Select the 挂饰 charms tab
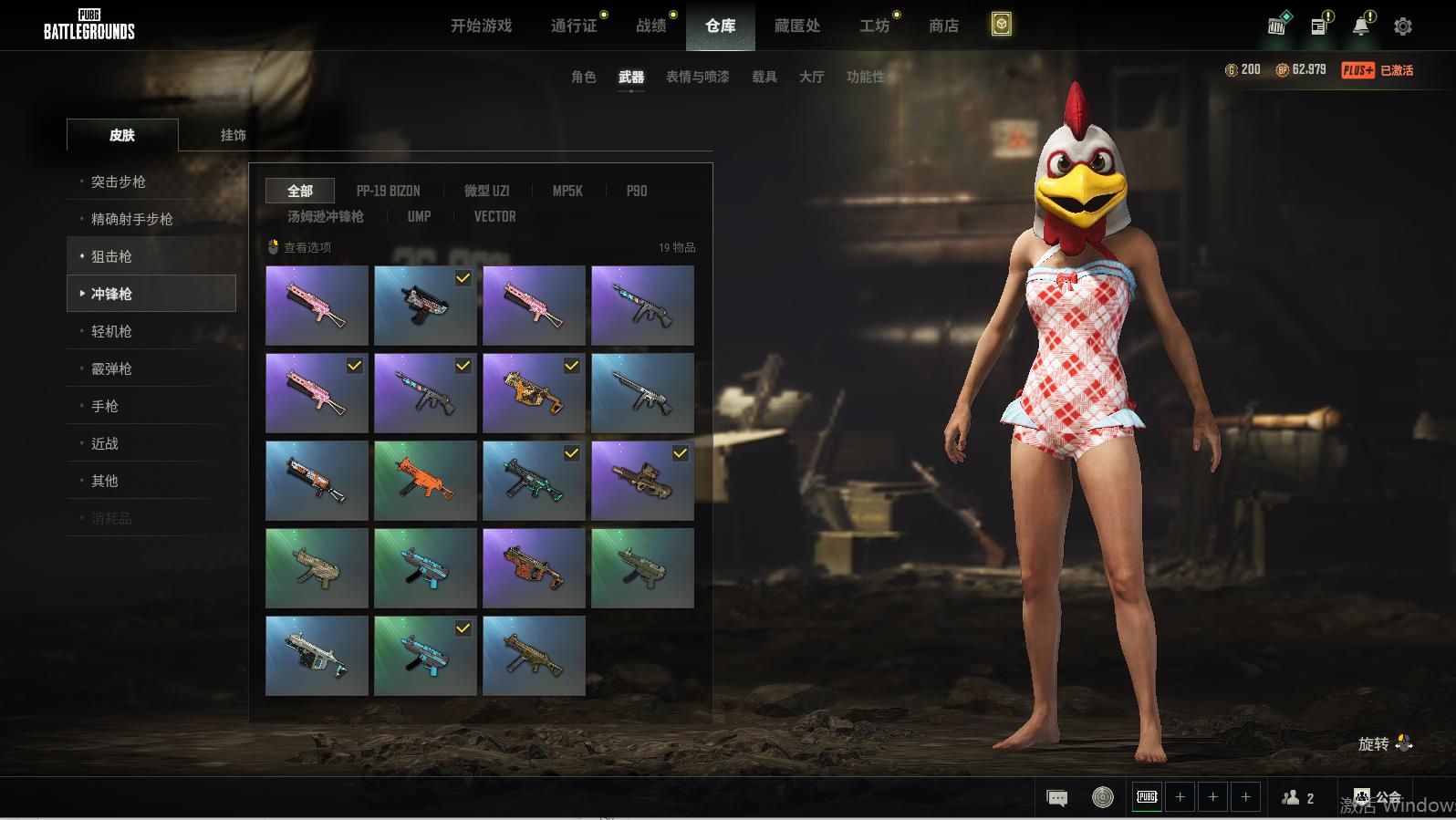This screenshot has width=1456, height=820. [x=233, y=135]
